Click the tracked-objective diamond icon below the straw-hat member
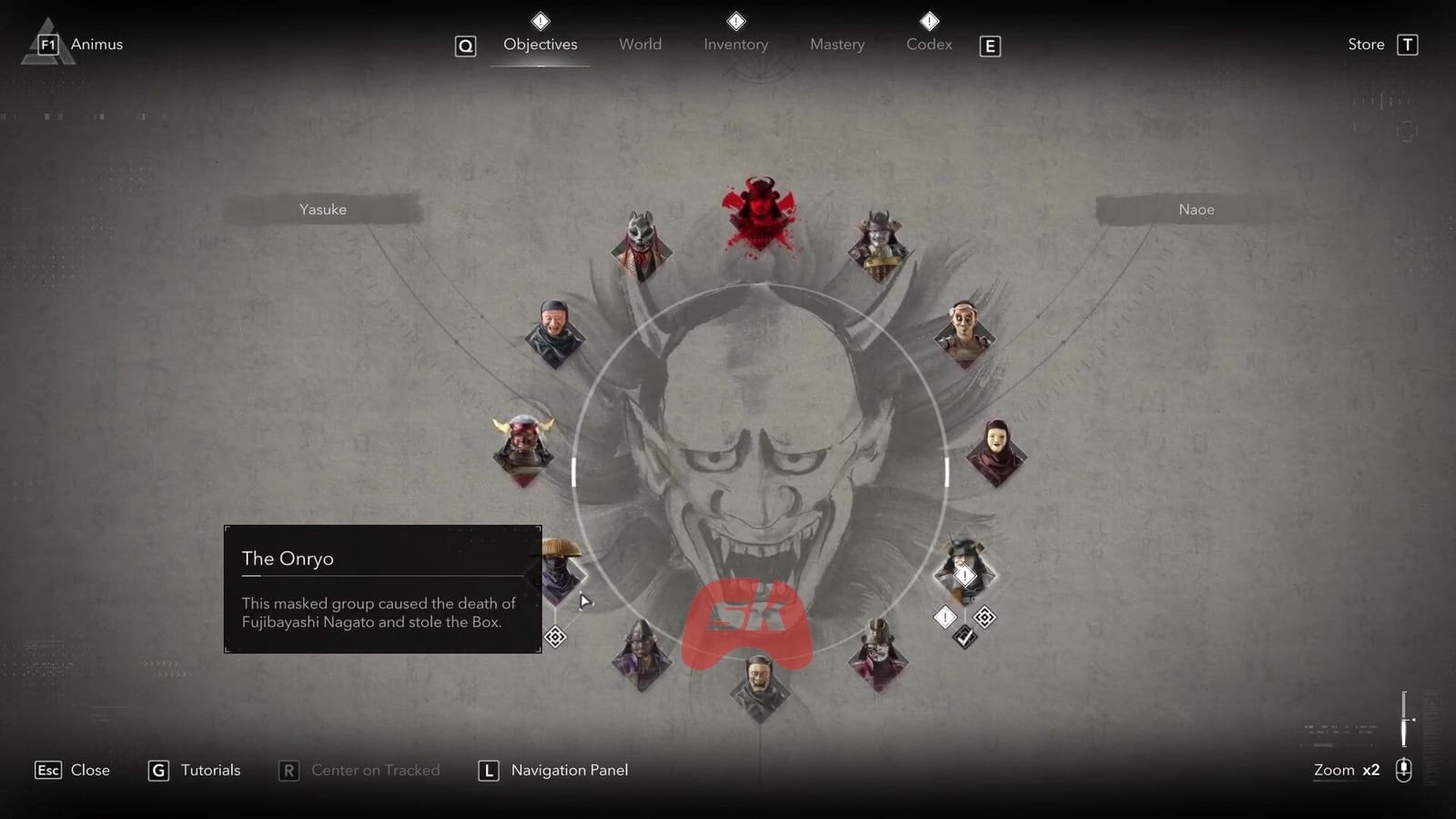The image size is (1456, 819). [553, 637]
